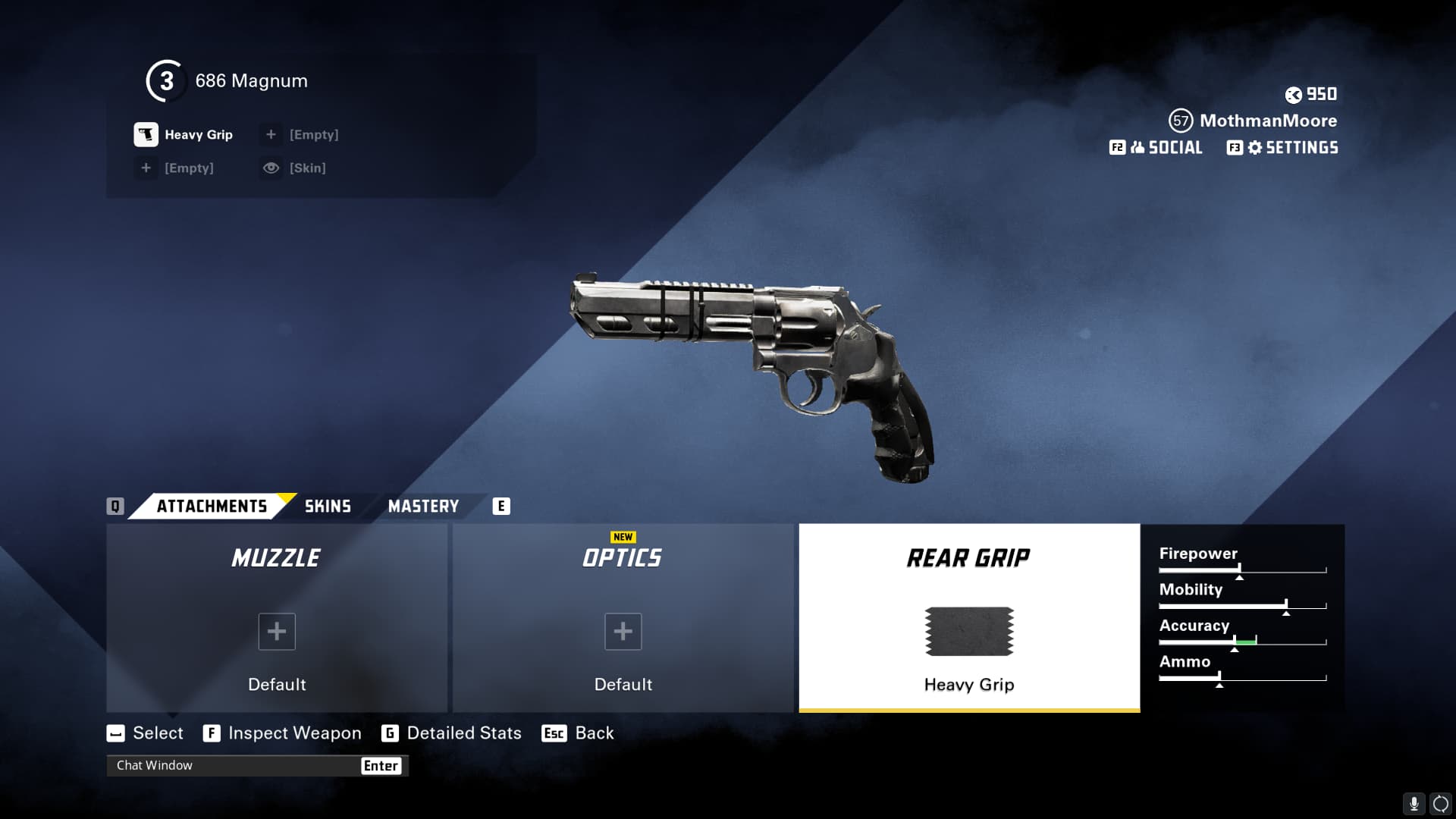Open the weapon Skin slot entry
The height and width of the screenshot is (819, 1456).
click(294, 168)
